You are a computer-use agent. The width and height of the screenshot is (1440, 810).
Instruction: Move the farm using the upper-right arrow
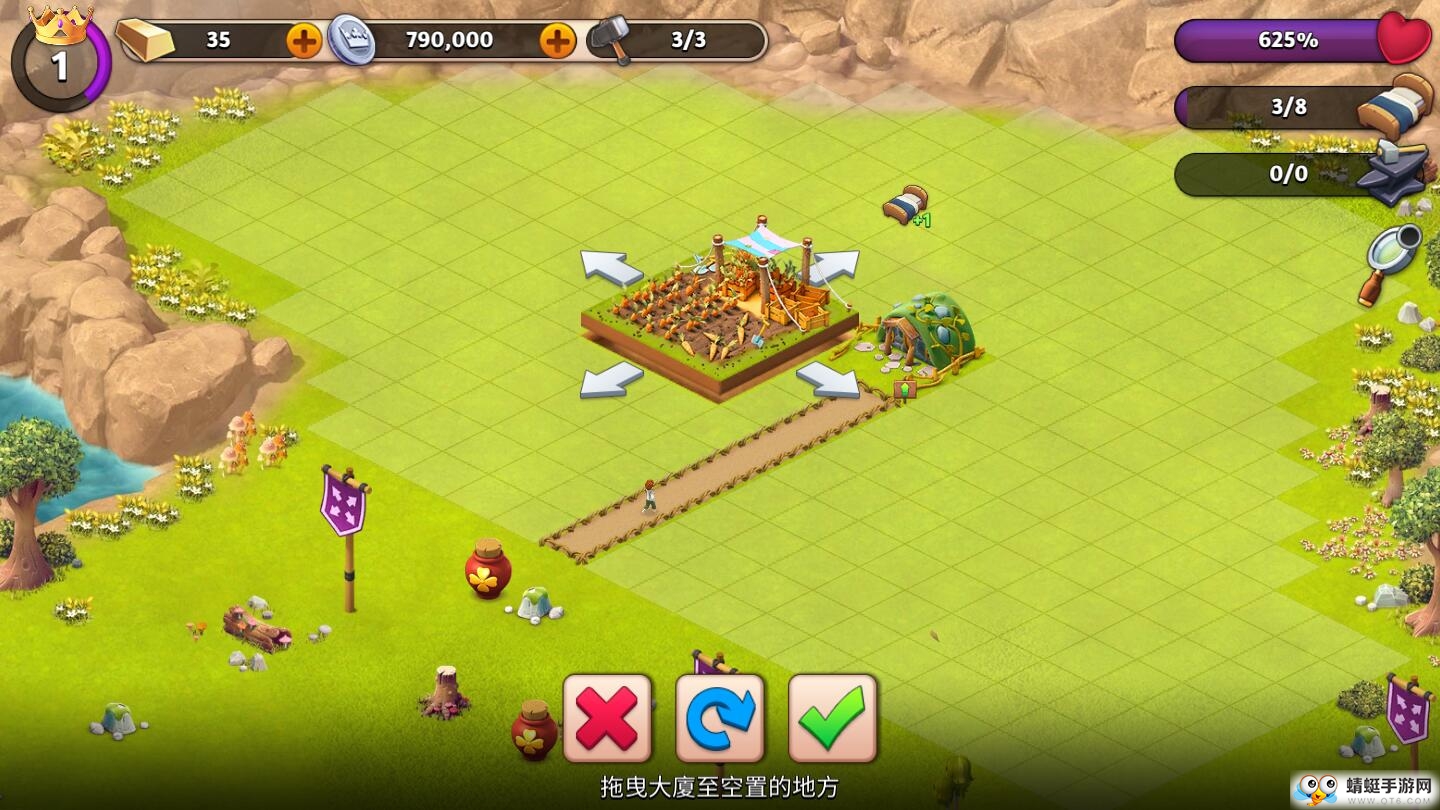coord(832,267)
